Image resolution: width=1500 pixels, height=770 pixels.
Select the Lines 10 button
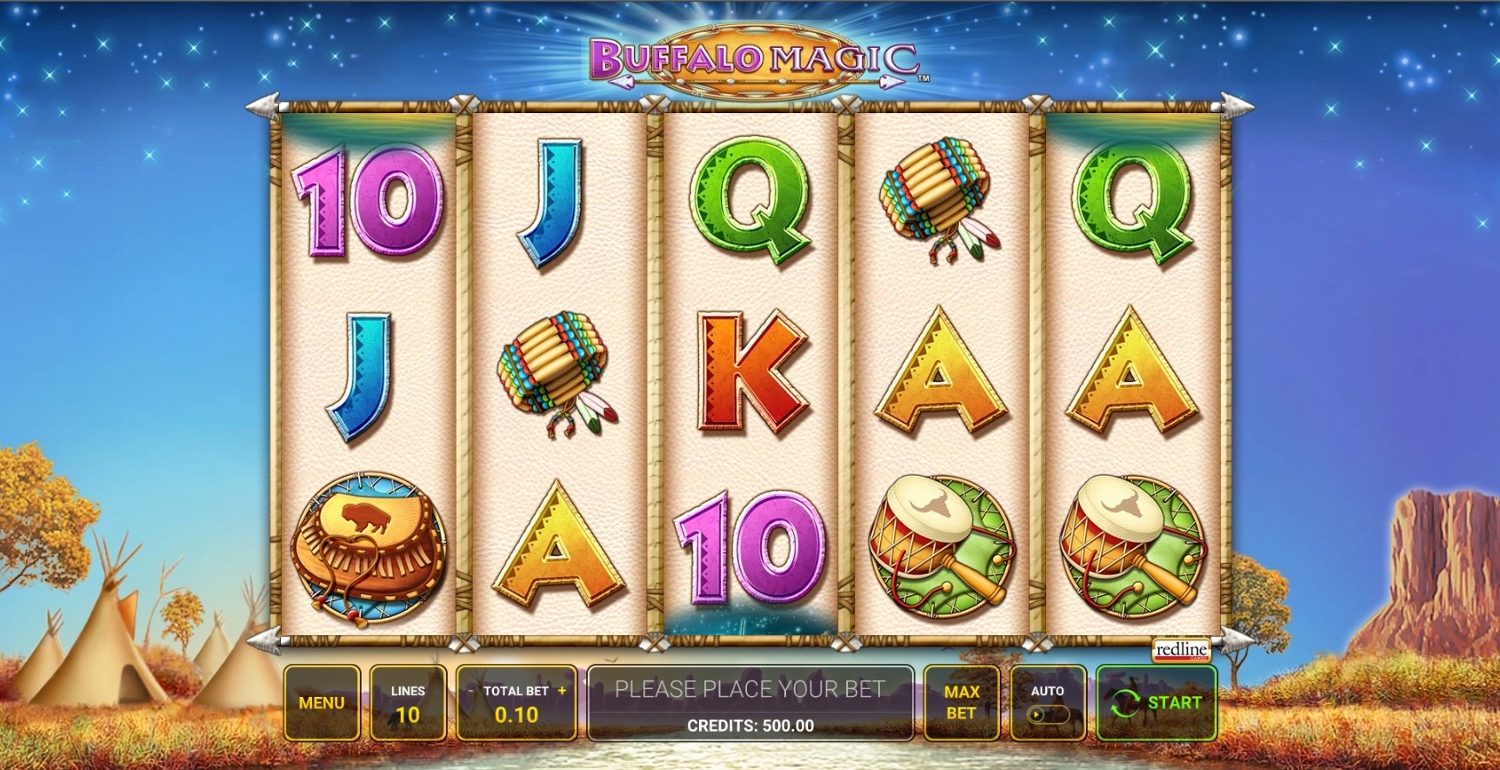pyautogui.click(x=408, y=703)
